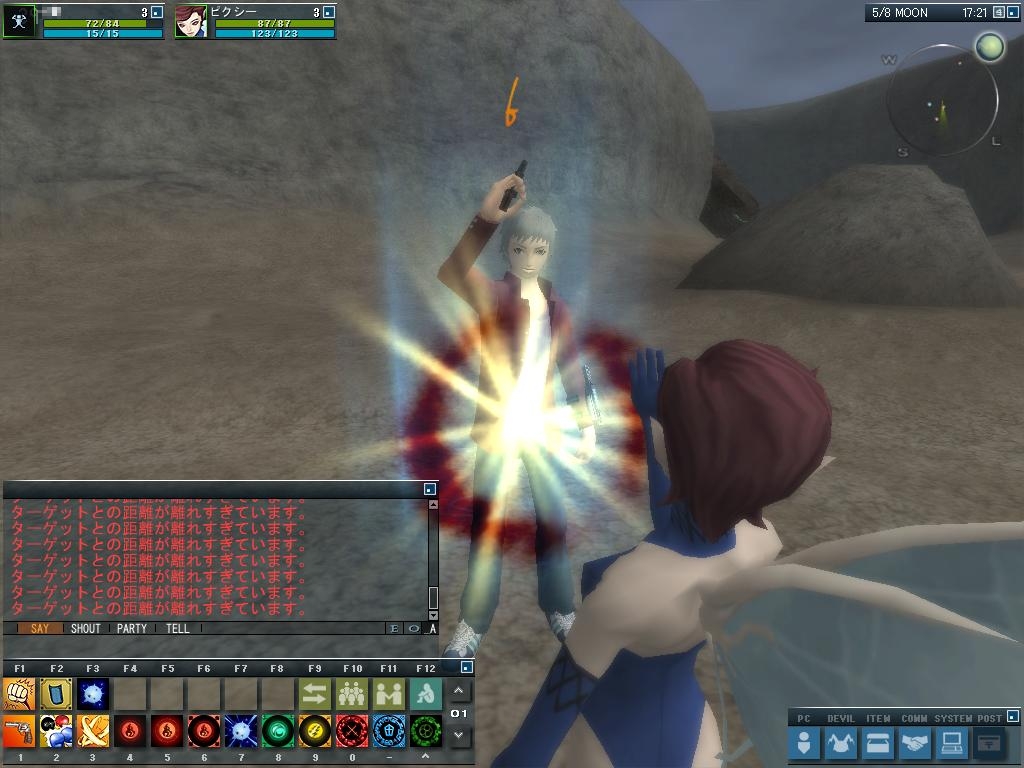Select the TELL chat tab
Viewport: 1024px width, 768px height.
178,629
